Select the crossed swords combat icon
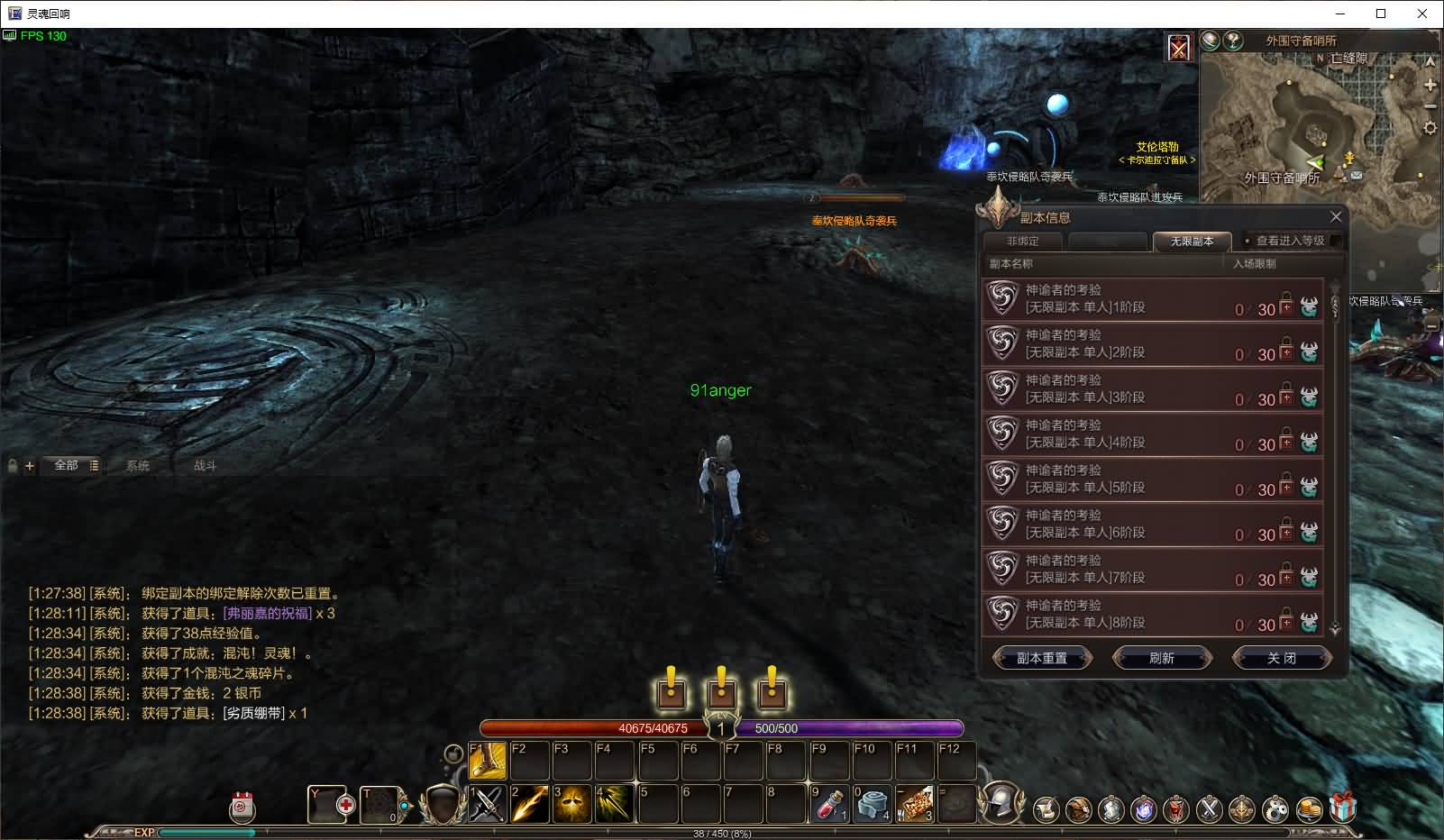1444x840 pixels. pyautogui.click(x=1208, y=808)
